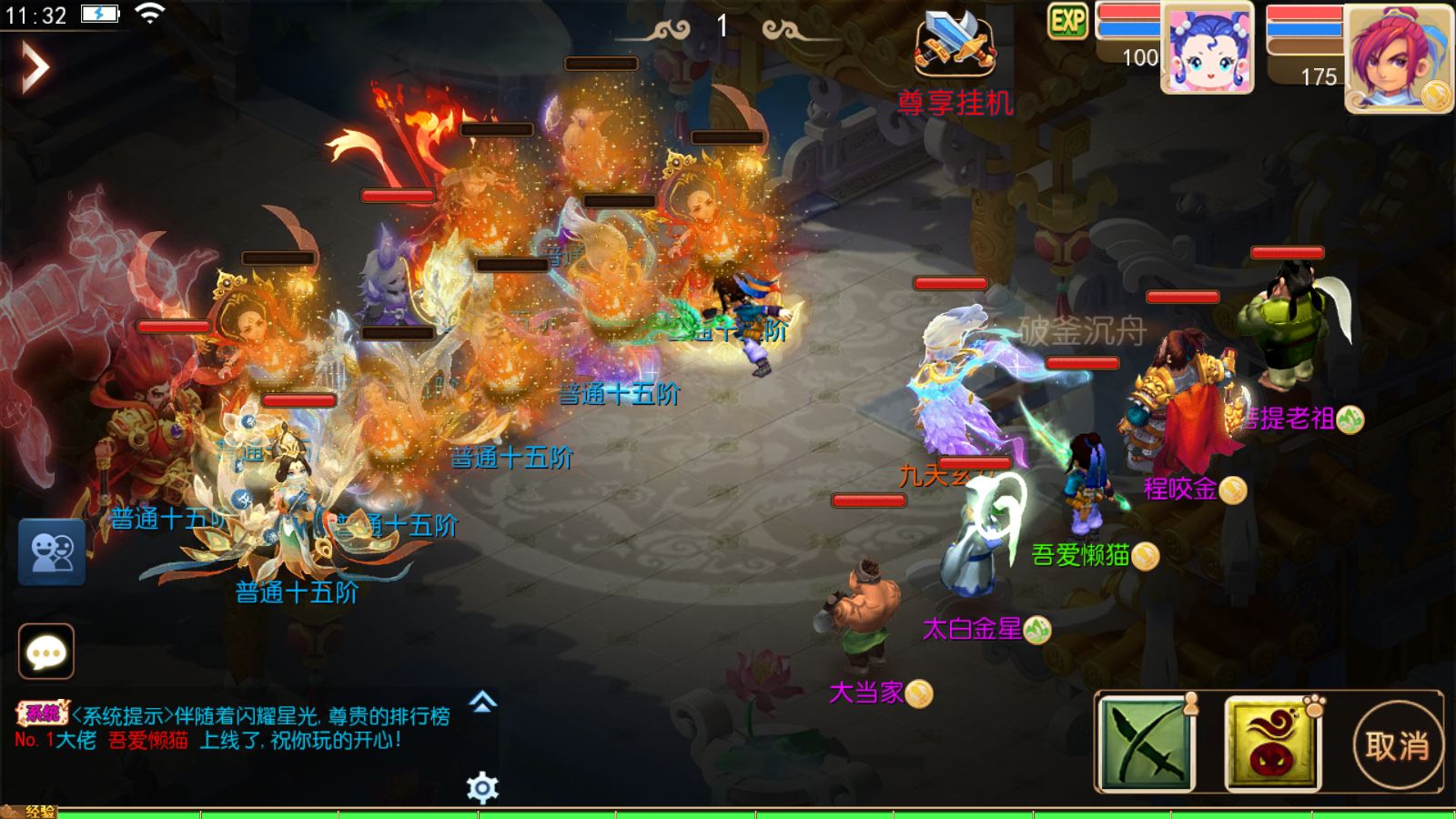Open chat settings gear

point(482,787)
